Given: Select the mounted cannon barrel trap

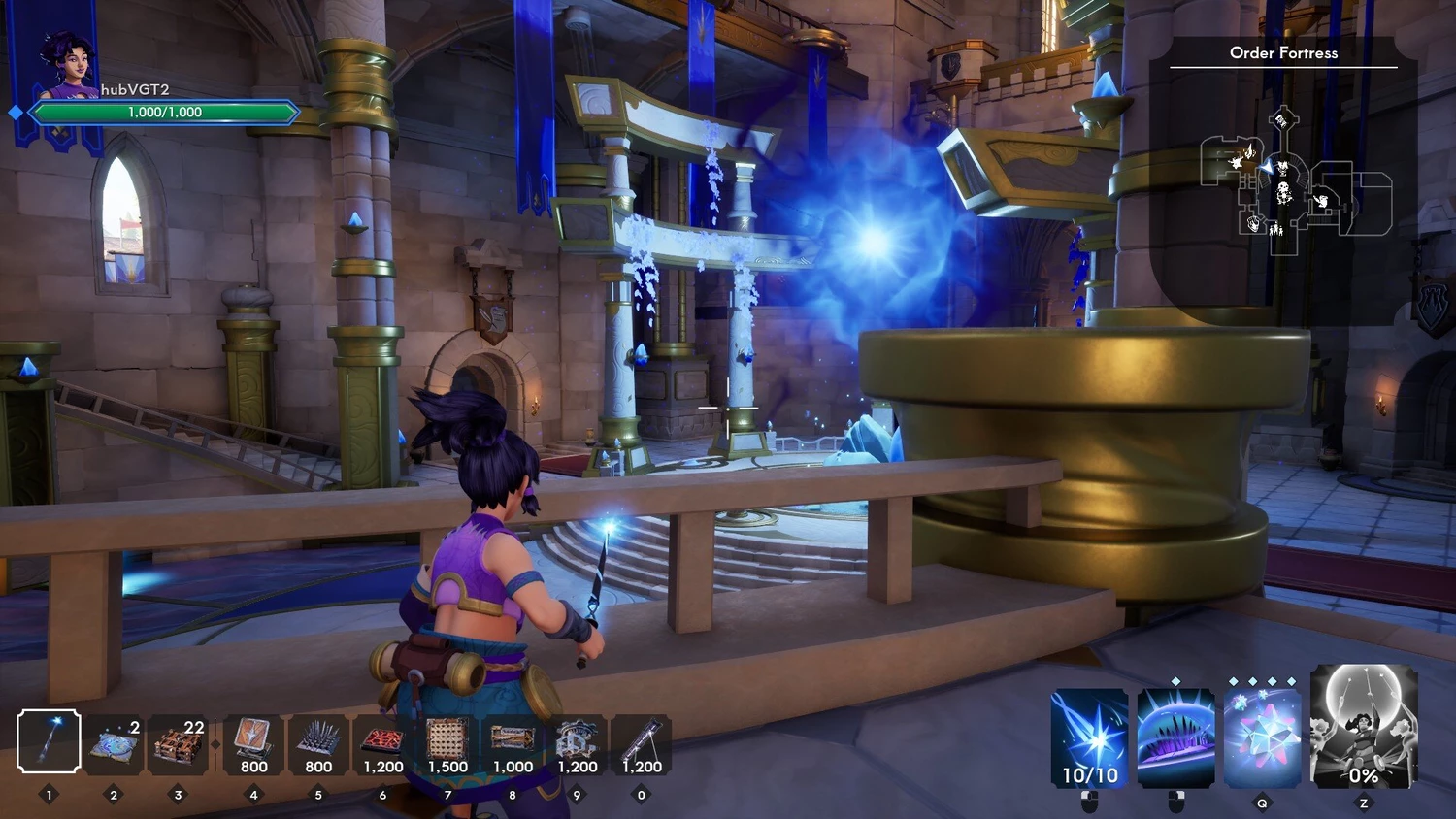Looking at the screenshot, I should pos(641,745).
